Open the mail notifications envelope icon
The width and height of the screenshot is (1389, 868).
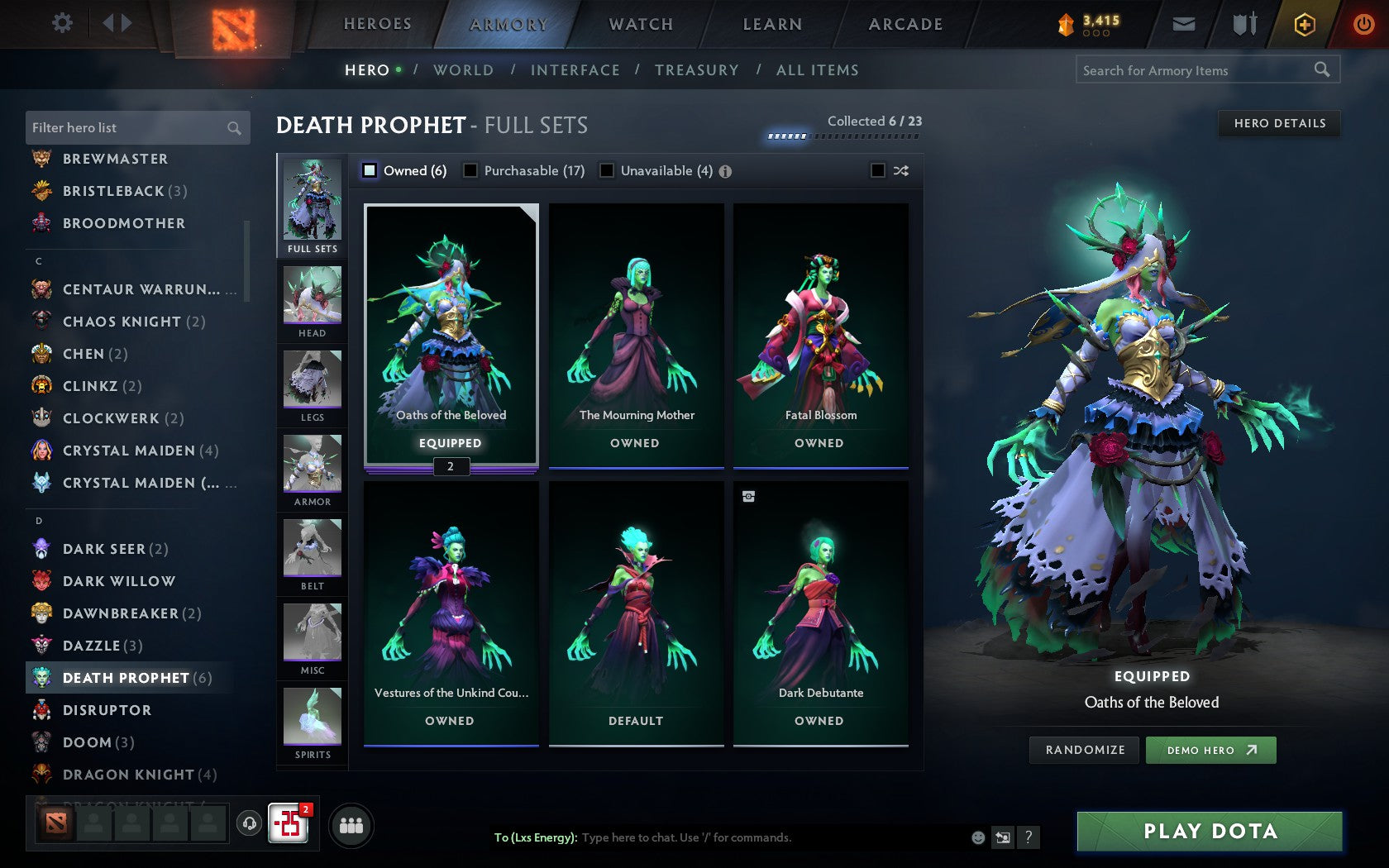click(x=1184, y=24)
